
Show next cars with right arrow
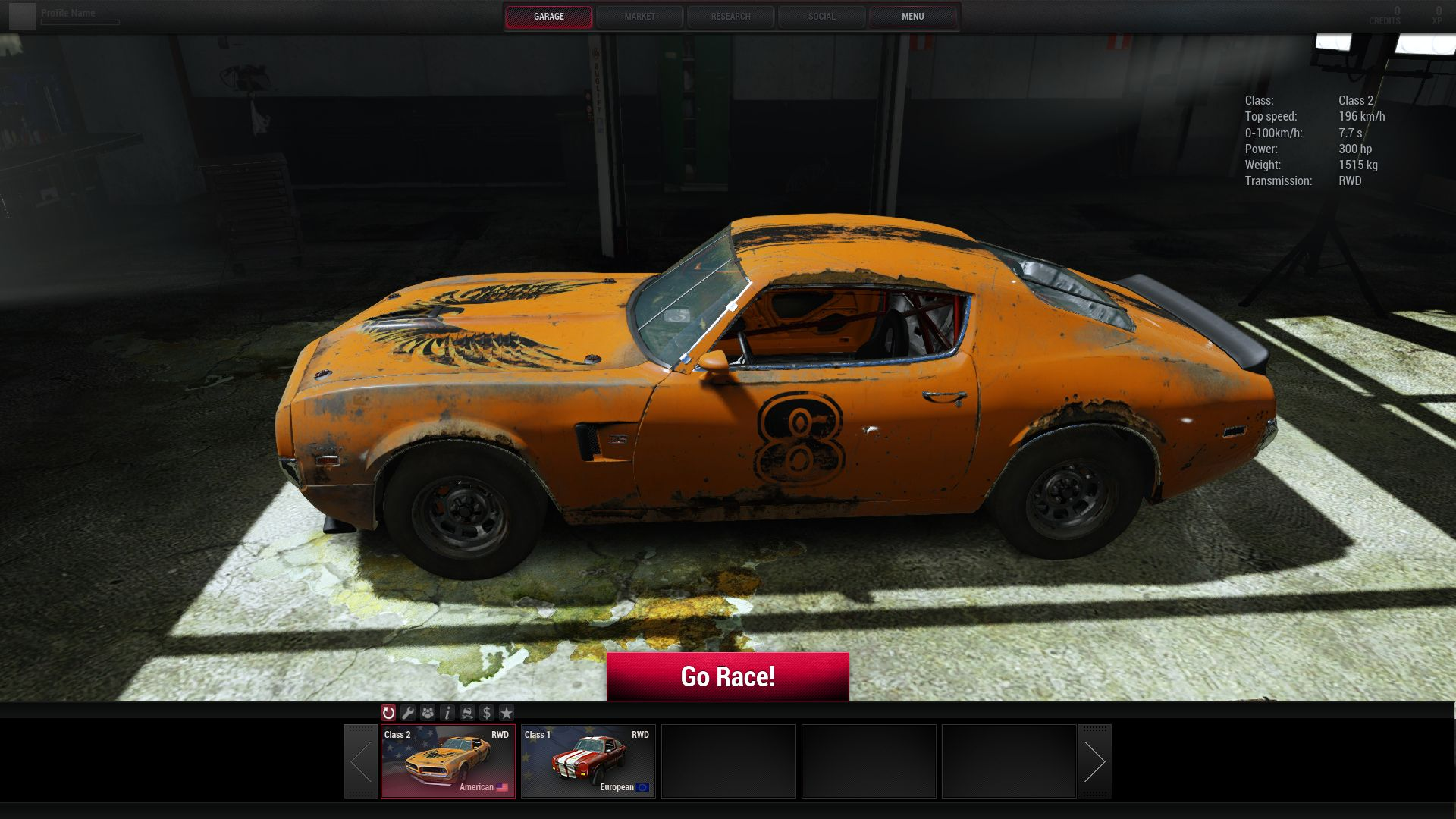point(1094,761)
